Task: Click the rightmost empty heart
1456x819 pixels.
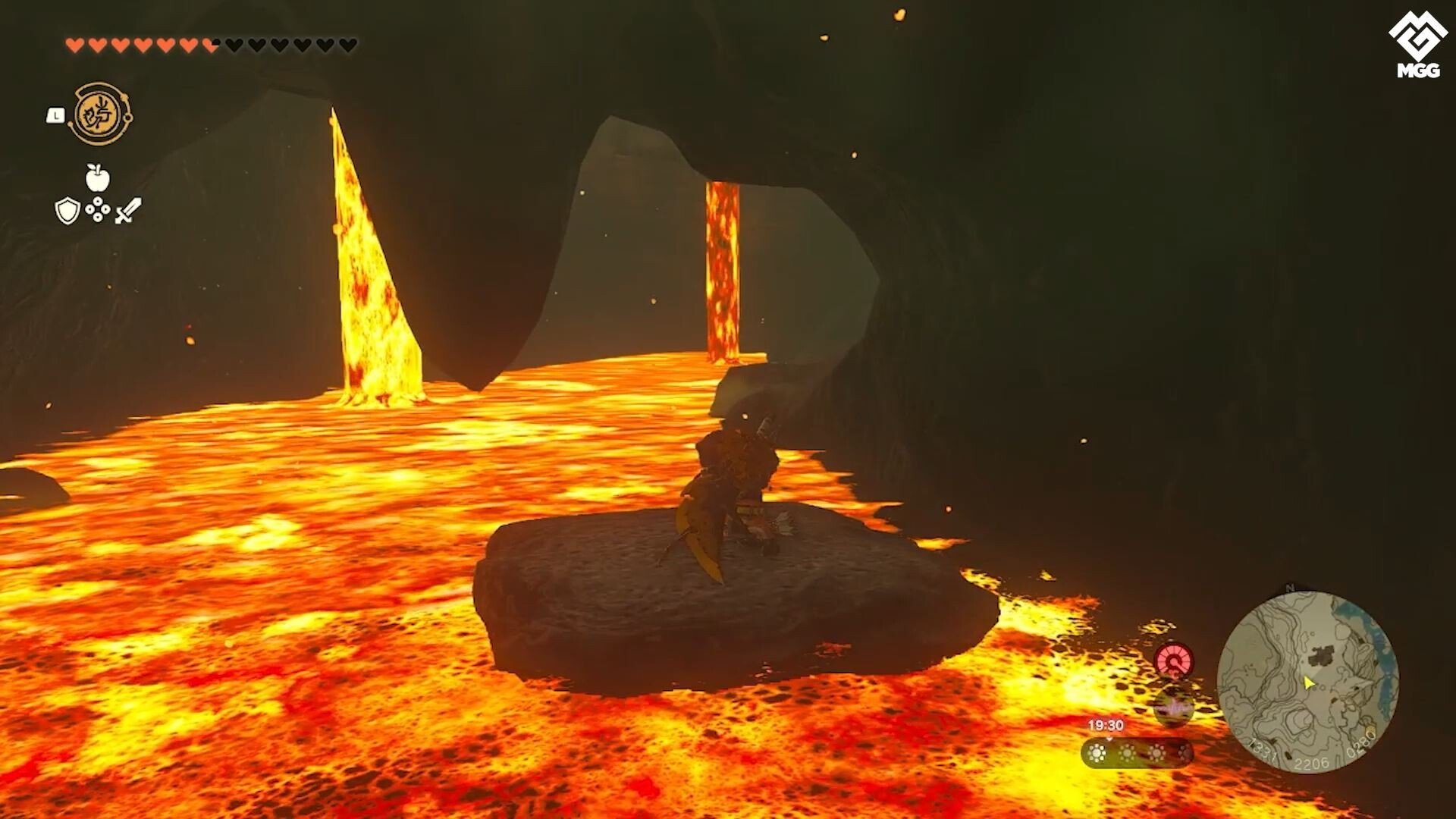Action: [347, 44]
